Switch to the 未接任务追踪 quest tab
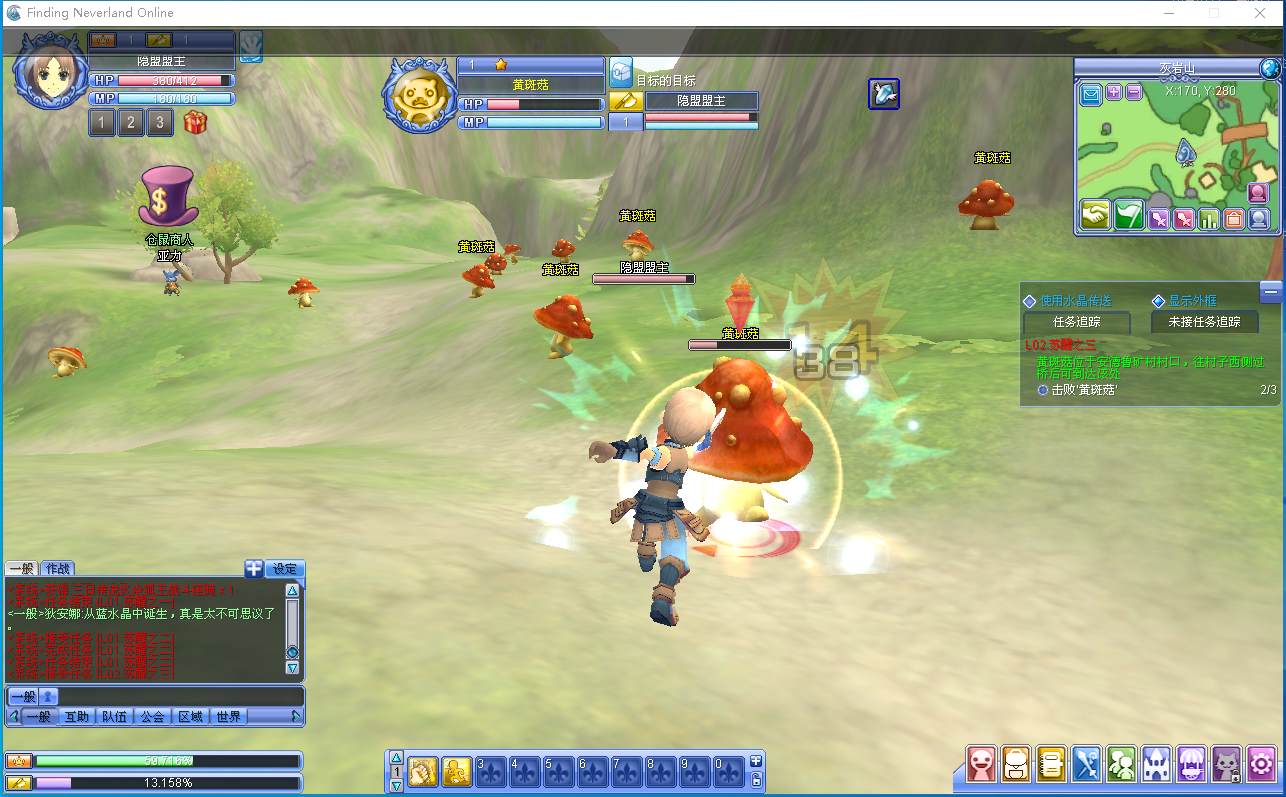The height and width of the screenshot is (797, 1286). [1204, 322]
